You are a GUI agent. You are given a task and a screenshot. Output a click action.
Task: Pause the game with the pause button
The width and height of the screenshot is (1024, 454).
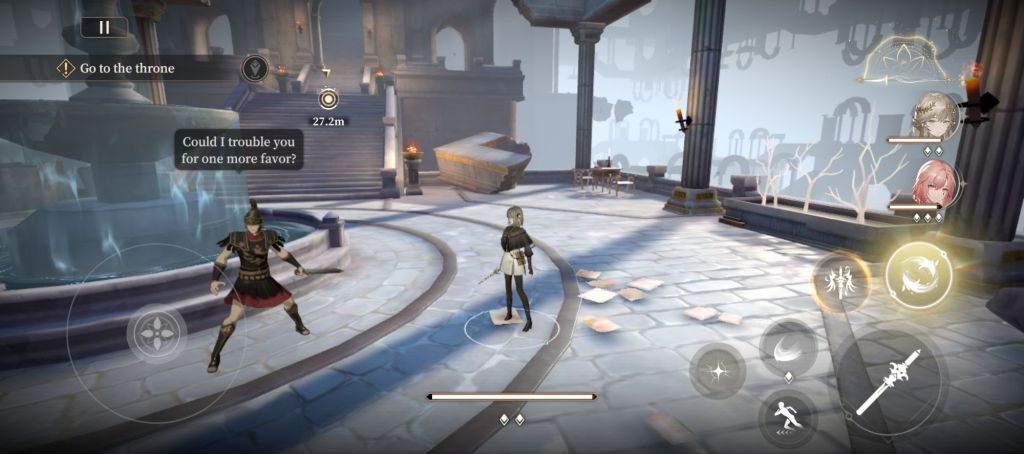[104, 28]
